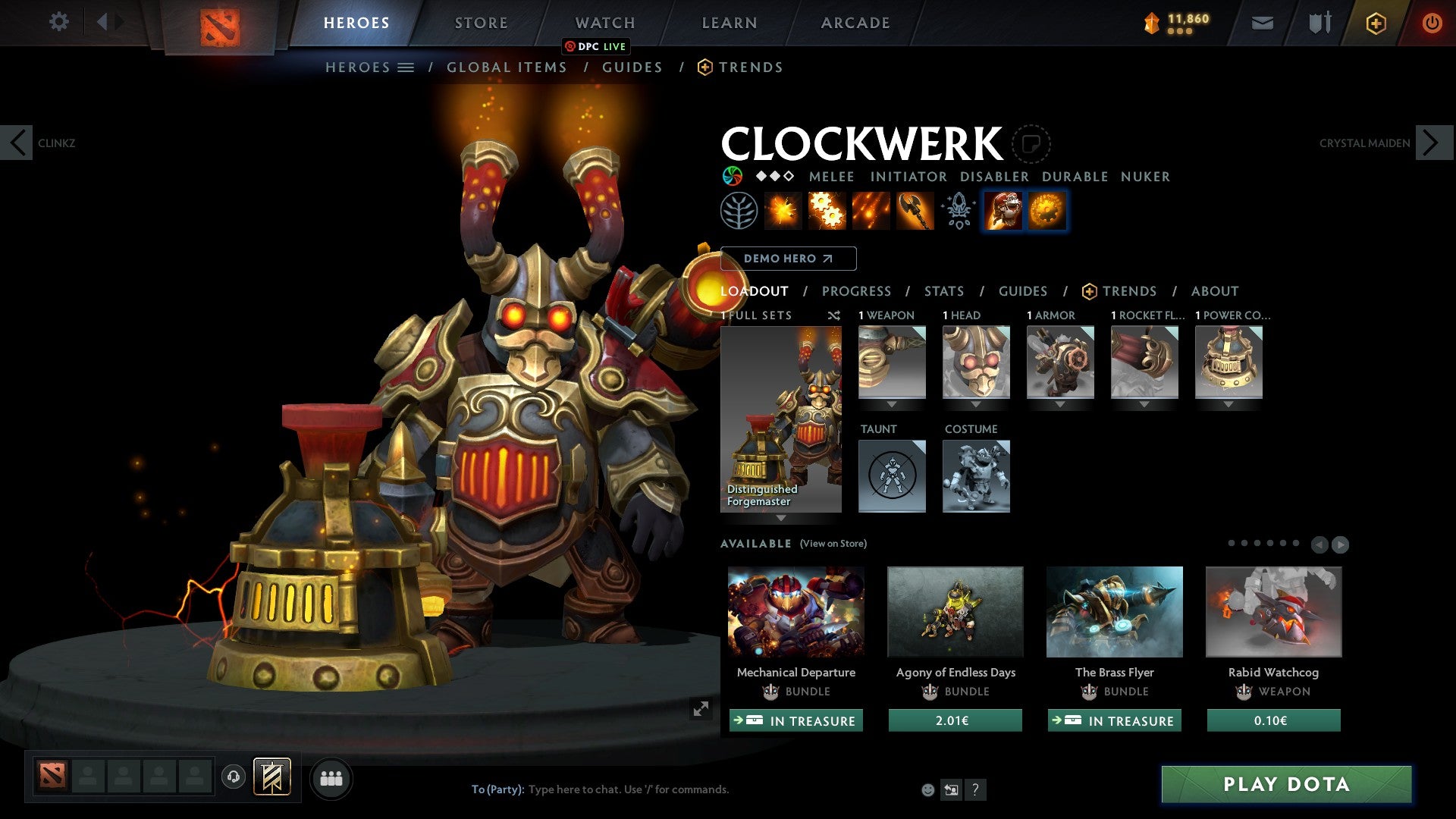The image size is (1456, 819).
Task: Expand the Weapon slot item dropdown
Action: tap(891, 404)
